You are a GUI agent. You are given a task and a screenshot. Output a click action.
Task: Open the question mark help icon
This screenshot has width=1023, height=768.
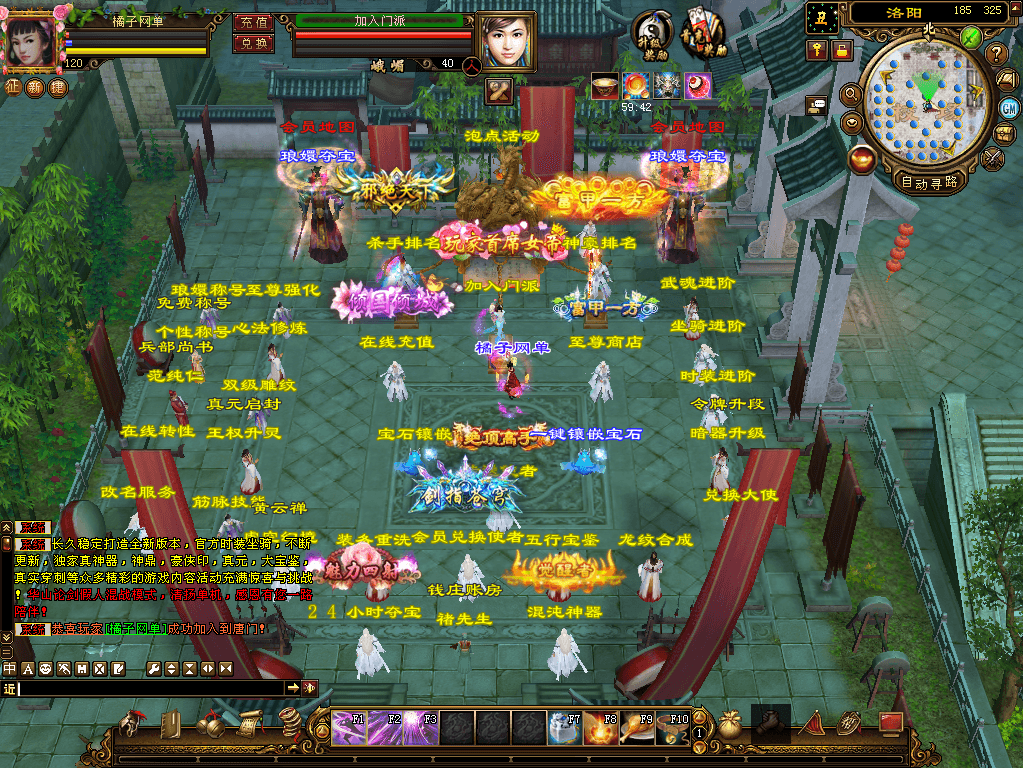pyautogui.click(x=996, y=53)
